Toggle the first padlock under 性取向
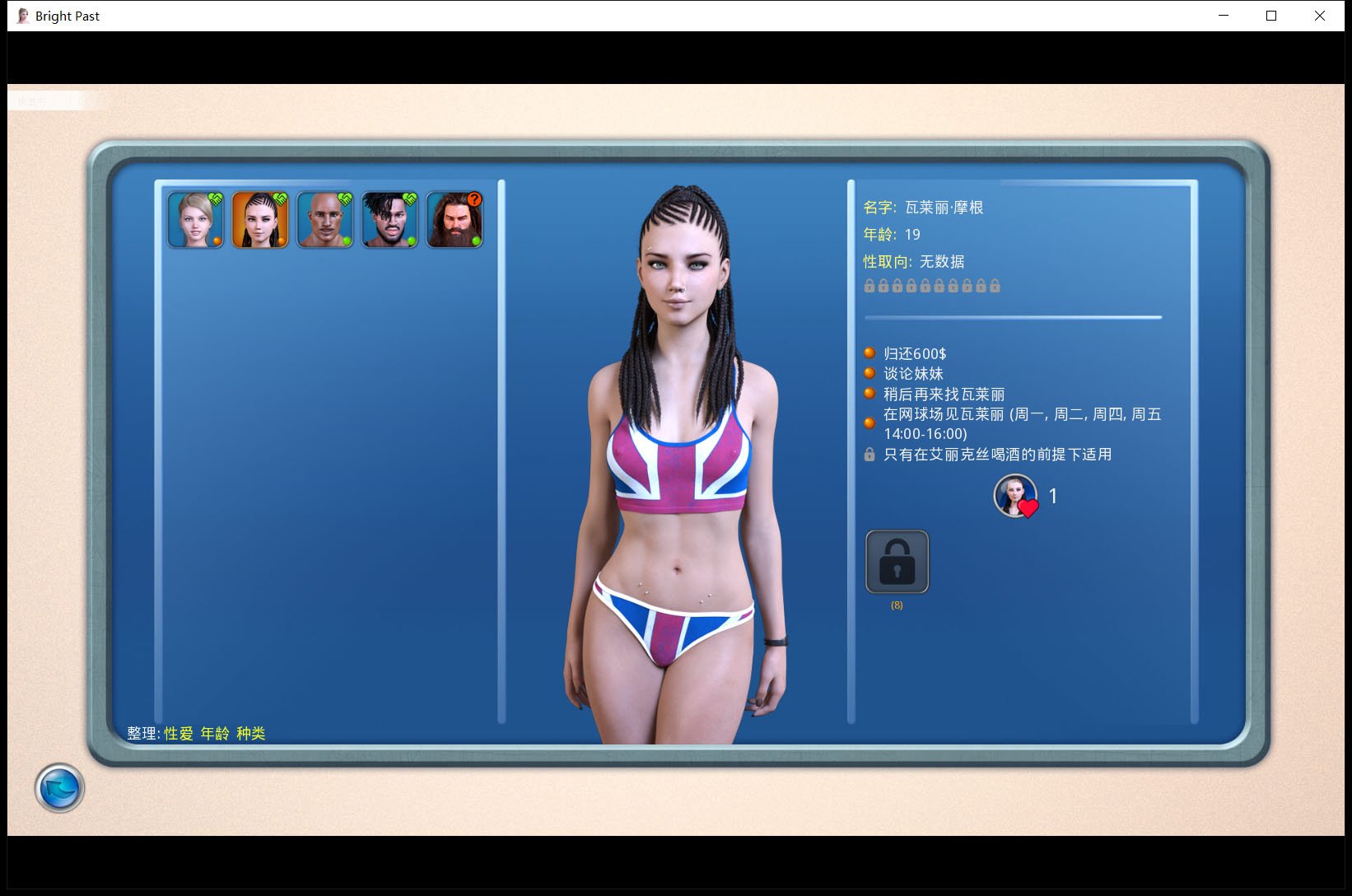The image size is (1352, 896). point(870,286)
